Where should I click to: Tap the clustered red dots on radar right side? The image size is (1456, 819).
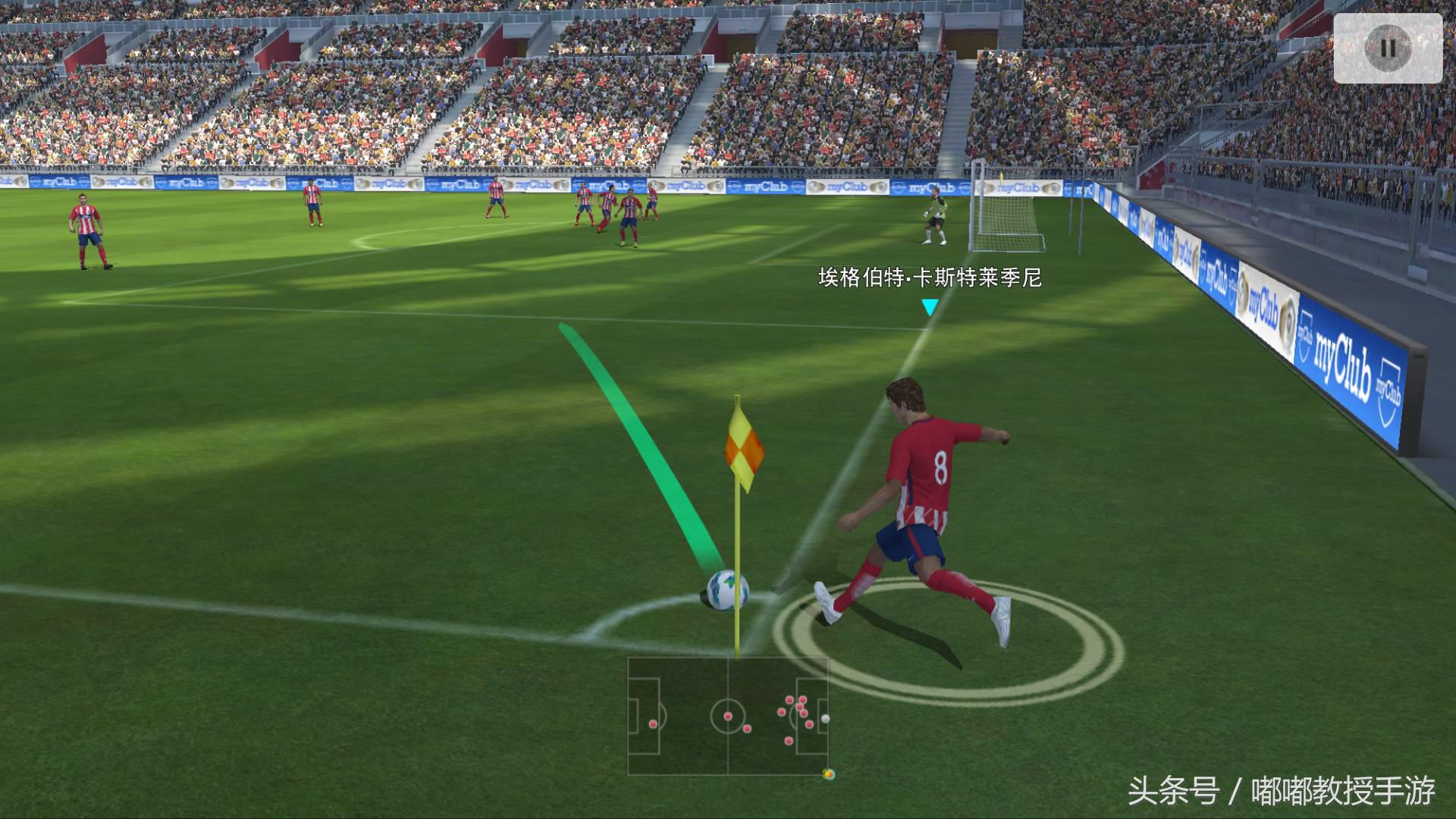tap(800, 708)
